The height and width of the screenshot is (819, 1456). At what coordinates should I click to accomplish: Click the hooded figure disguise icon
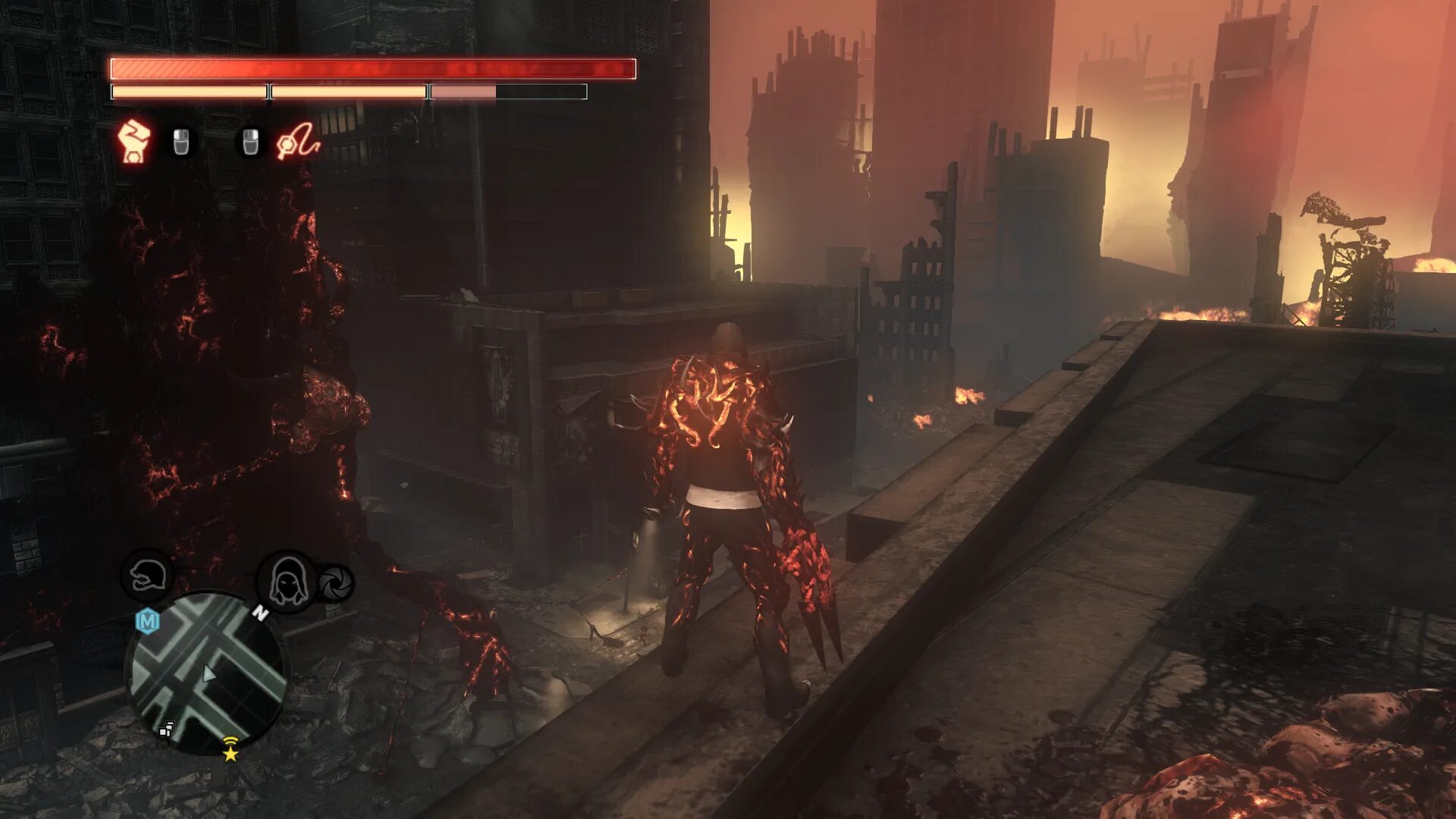tap(287, 582)
